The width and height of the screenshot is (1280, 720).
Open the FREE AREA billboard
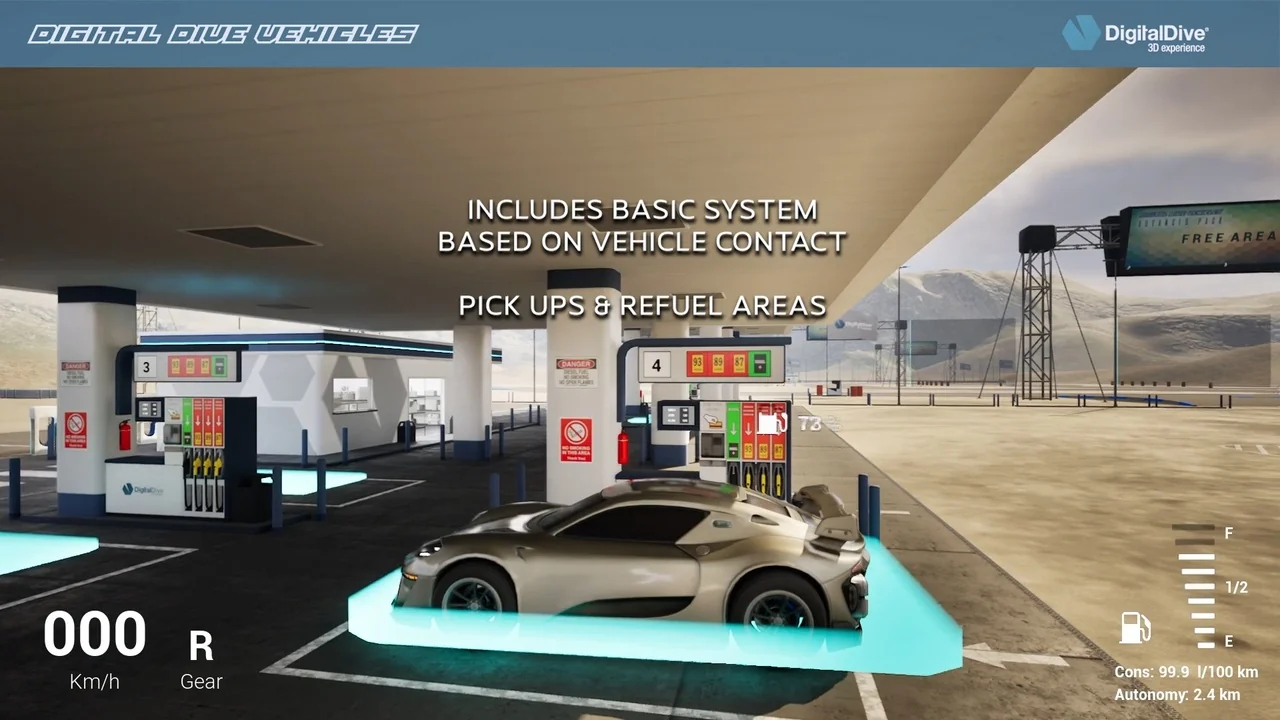[x=1198, y=238]
